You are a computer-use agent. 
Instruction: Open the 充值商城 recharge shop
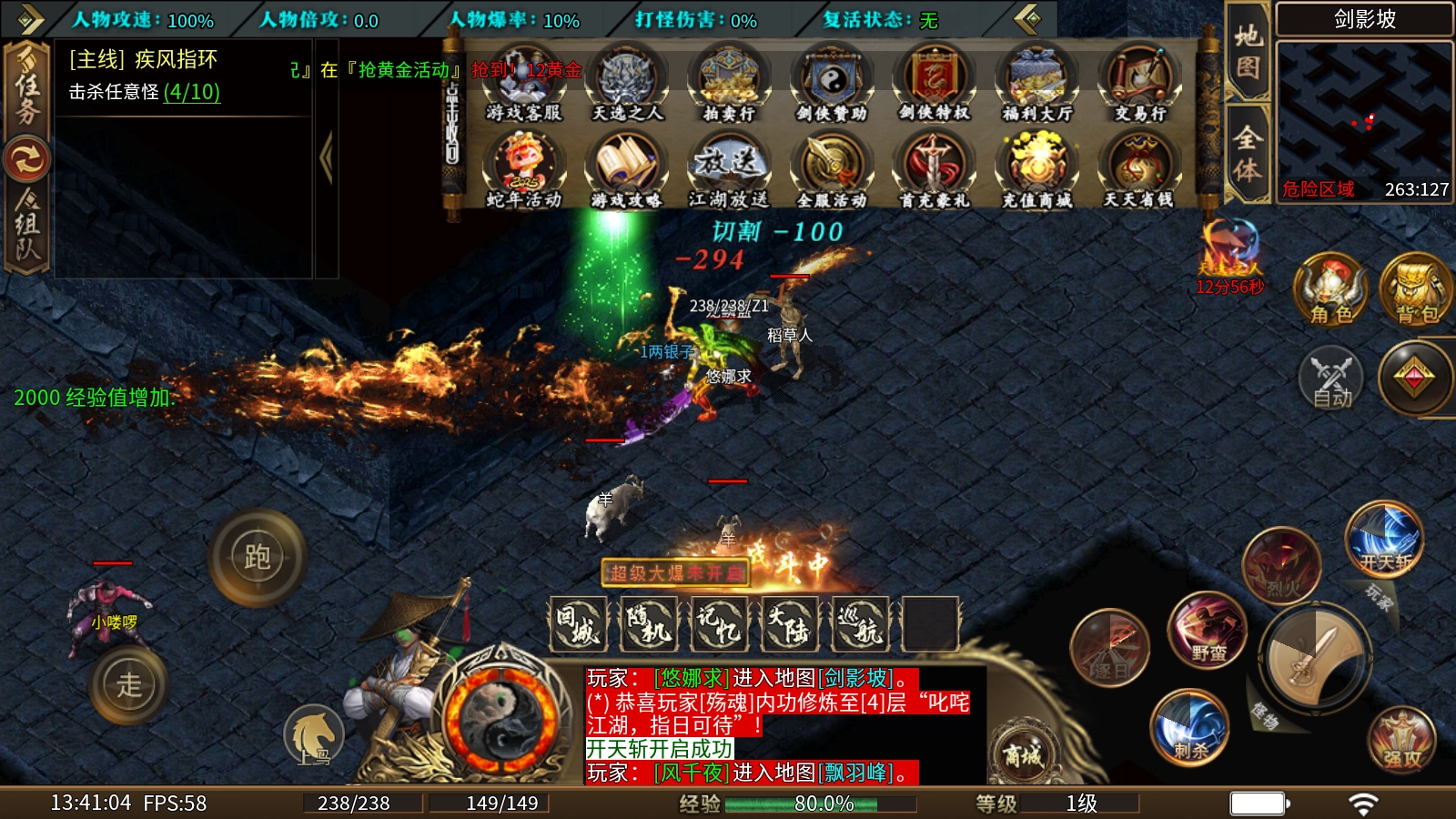pyautogui.click(x=1036, y=169)
